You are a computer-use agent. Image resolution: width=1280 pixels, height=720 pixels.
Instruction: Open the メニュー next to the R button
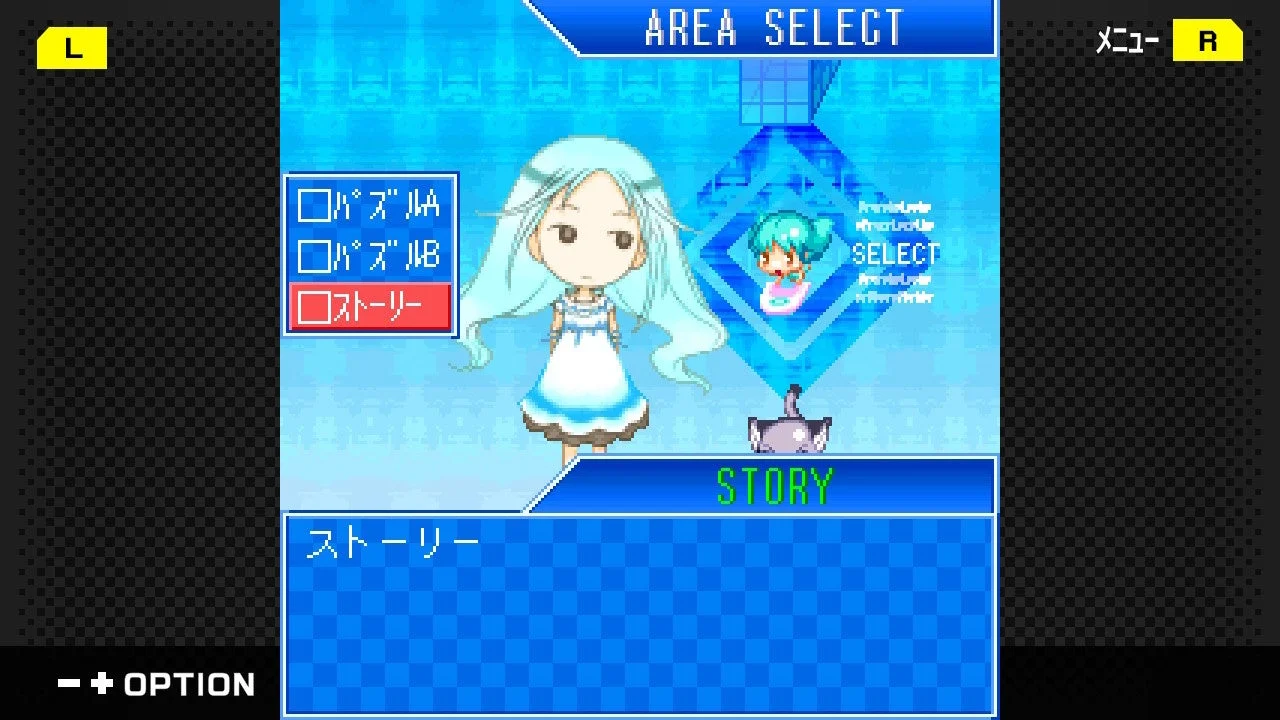point(1128,41)
